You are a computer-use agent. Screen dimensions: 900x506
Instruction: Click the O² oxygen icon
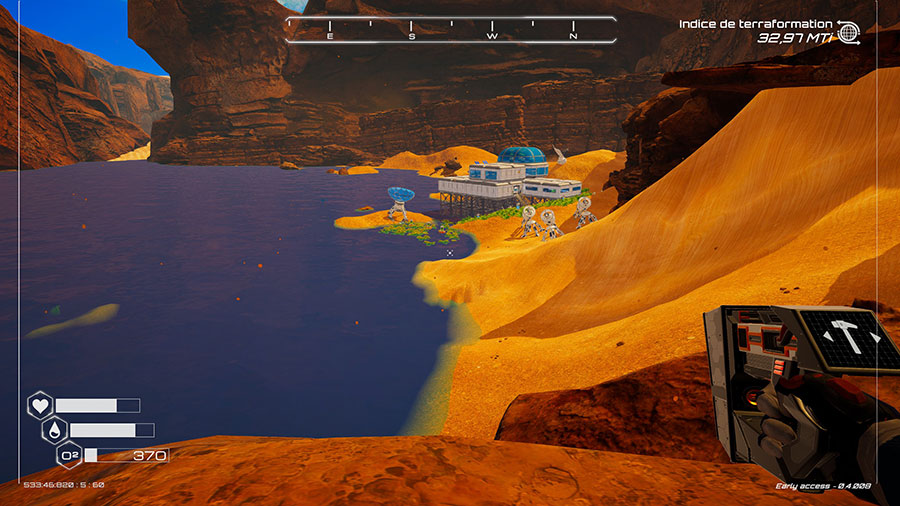point(69,455)
